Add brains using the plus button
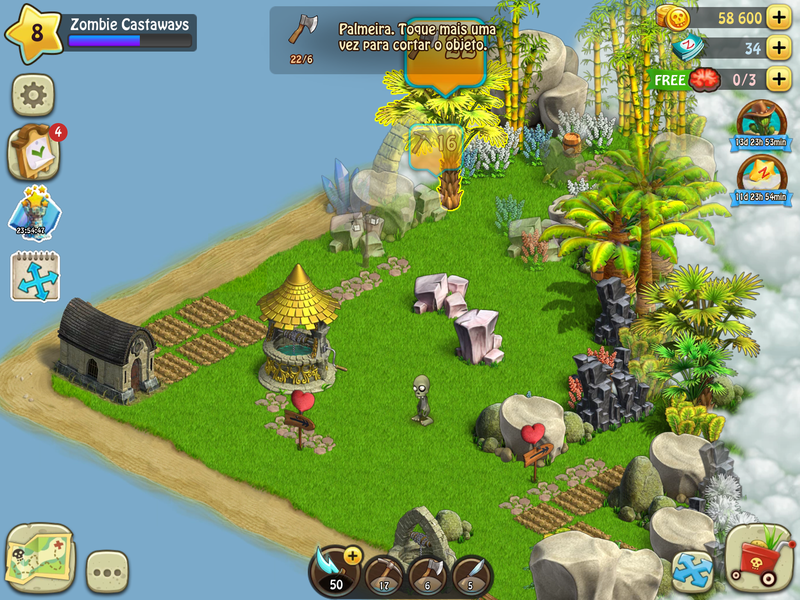The image size is (800, 600). click(778, 79)
